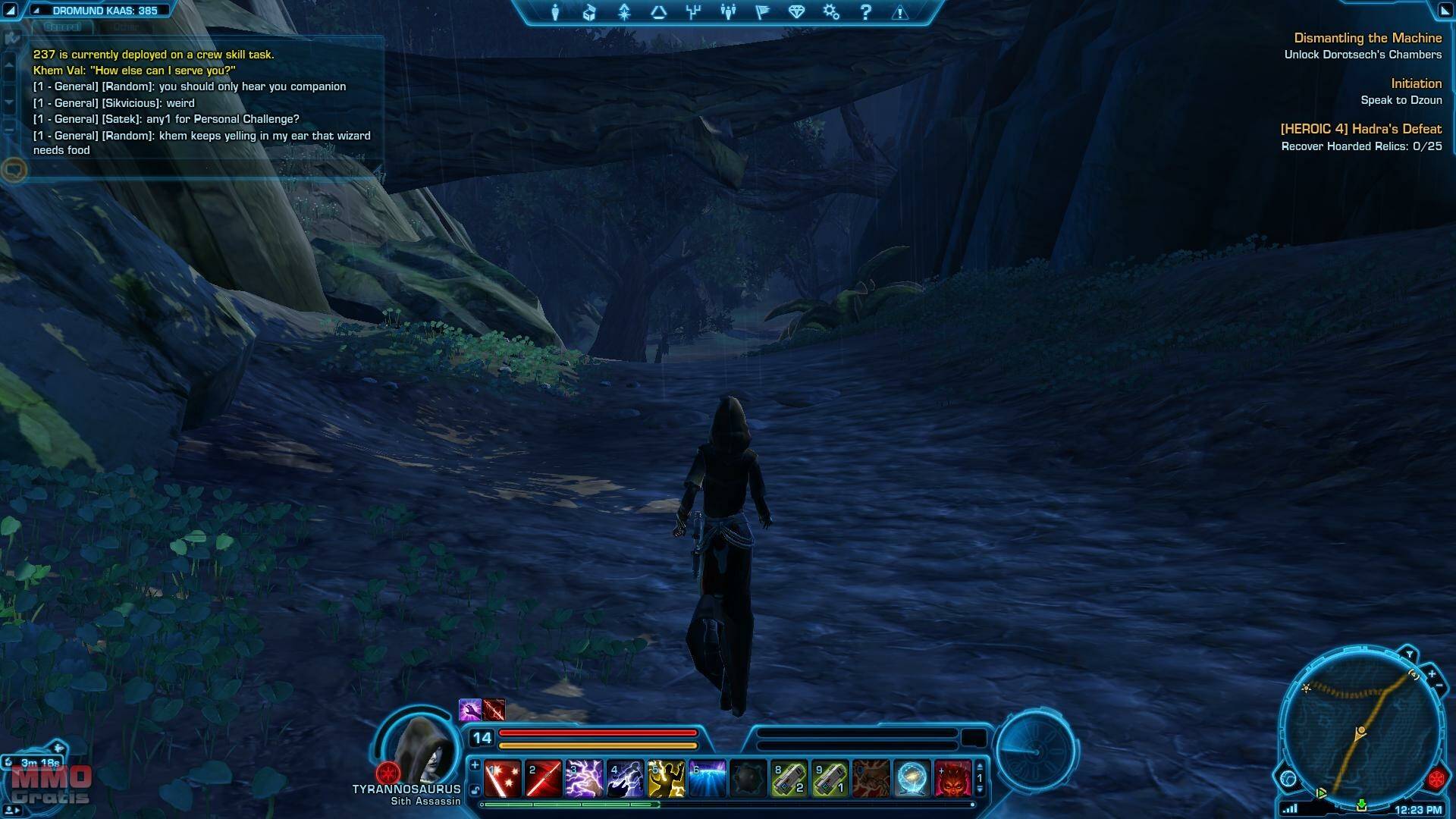Select the Hadra's Defeat heroic quest tracker

tap(1360, 130)
